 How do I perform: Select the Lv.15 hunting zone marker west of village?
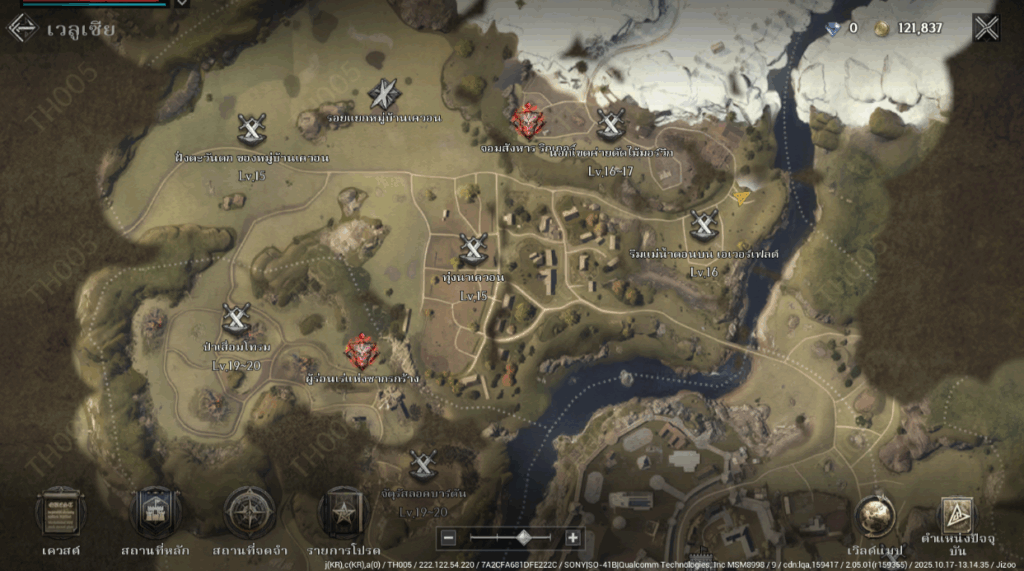click(x=252, y=129)
